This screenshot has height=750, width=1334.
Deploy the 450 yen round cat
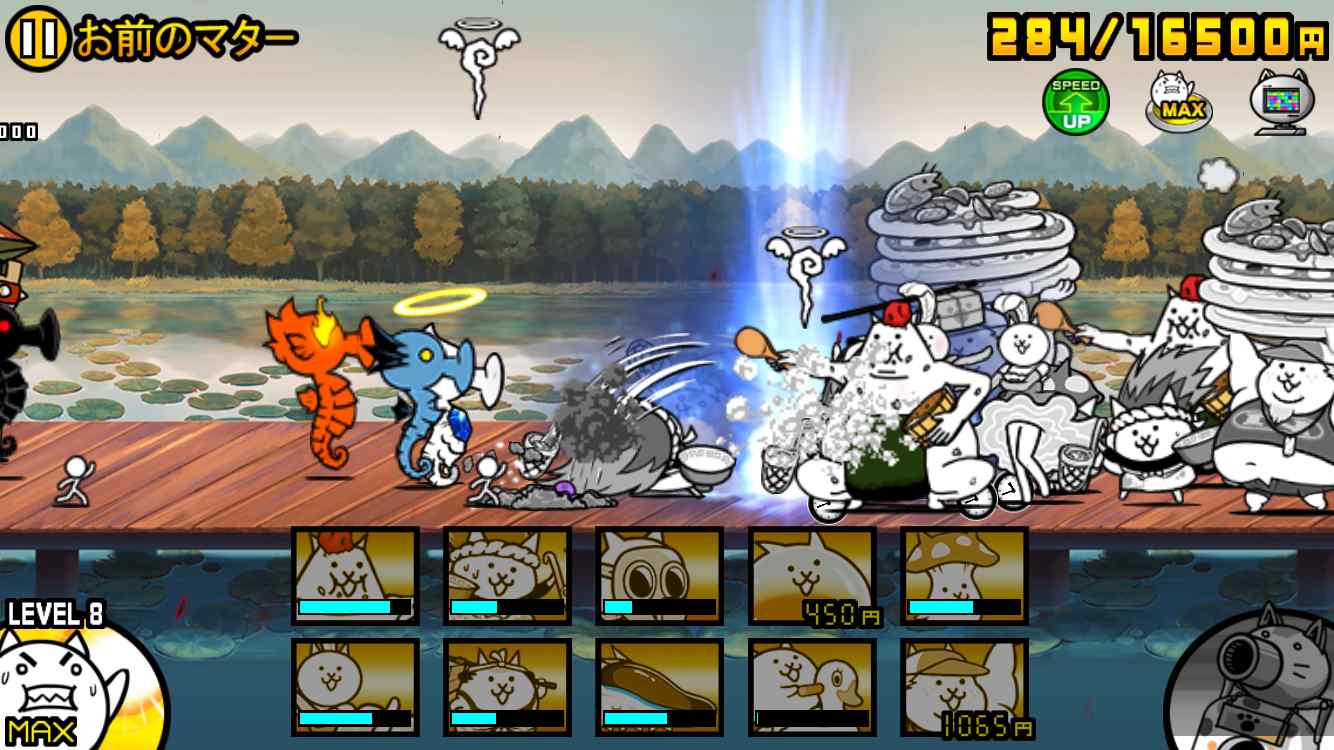[x=812, y=576]
